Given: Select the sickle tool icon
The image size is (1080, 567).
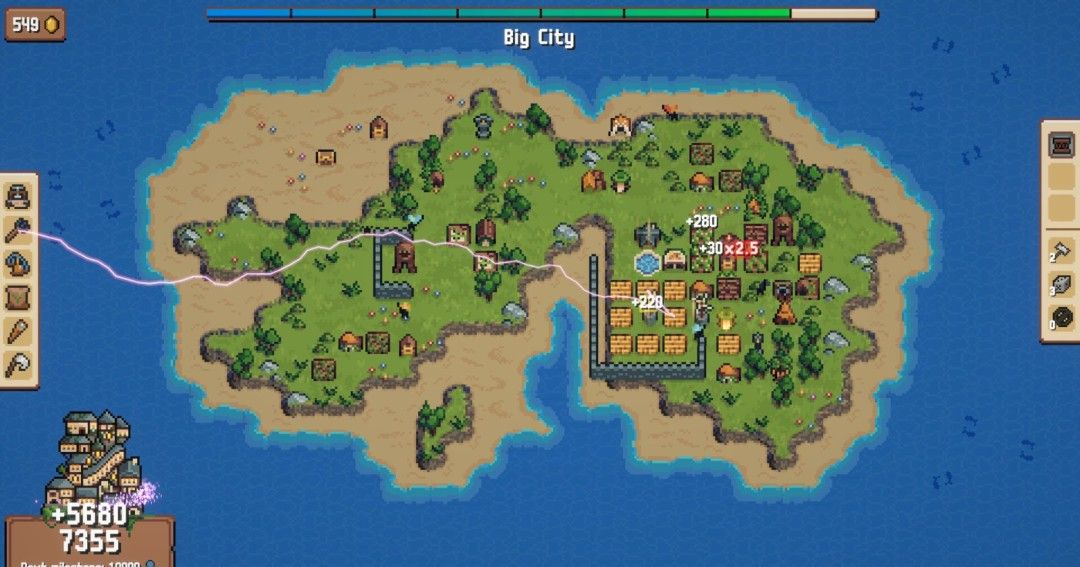Looking at the screenshot, I should click(18, 365).
